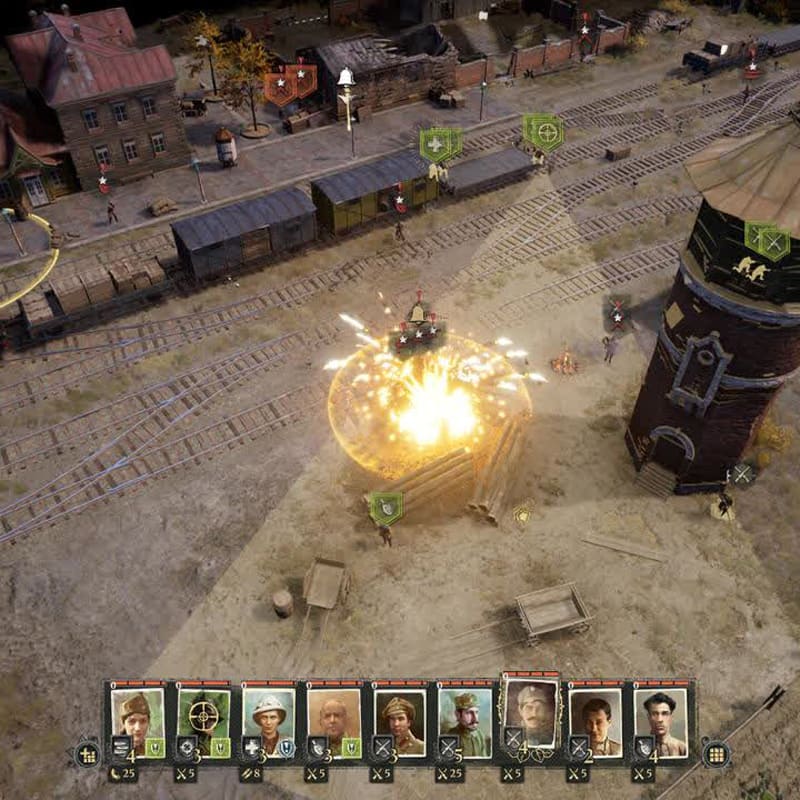Screen dimensions: 800x800
Task: Select the green shield unit marker by the log pile
Action: pos(386,508)
